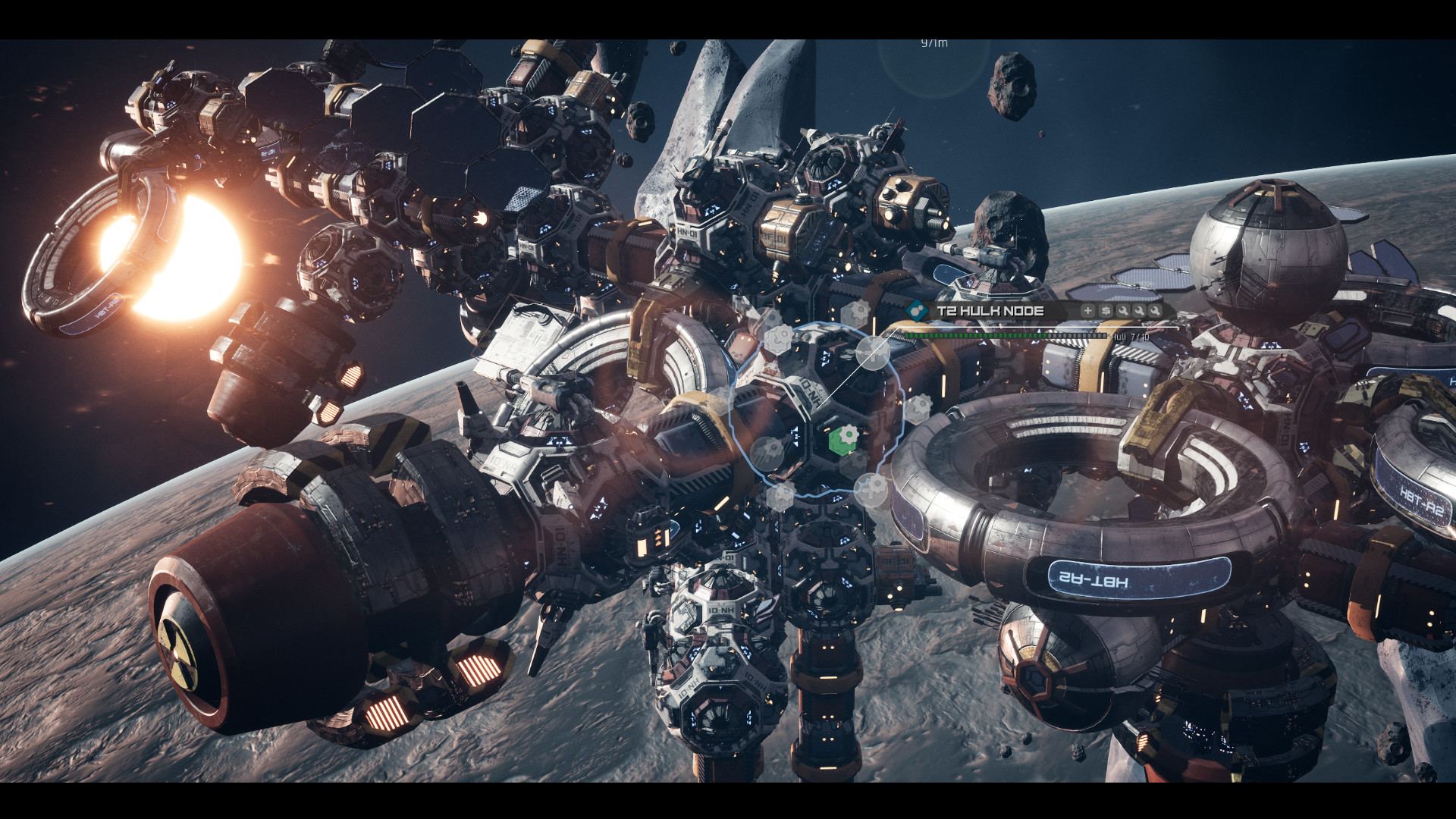Image resolution: width=1456 pixels, height=819 pixels.
Task: Open the upper-left gear slot near HN-01
Action: point(780,340)
